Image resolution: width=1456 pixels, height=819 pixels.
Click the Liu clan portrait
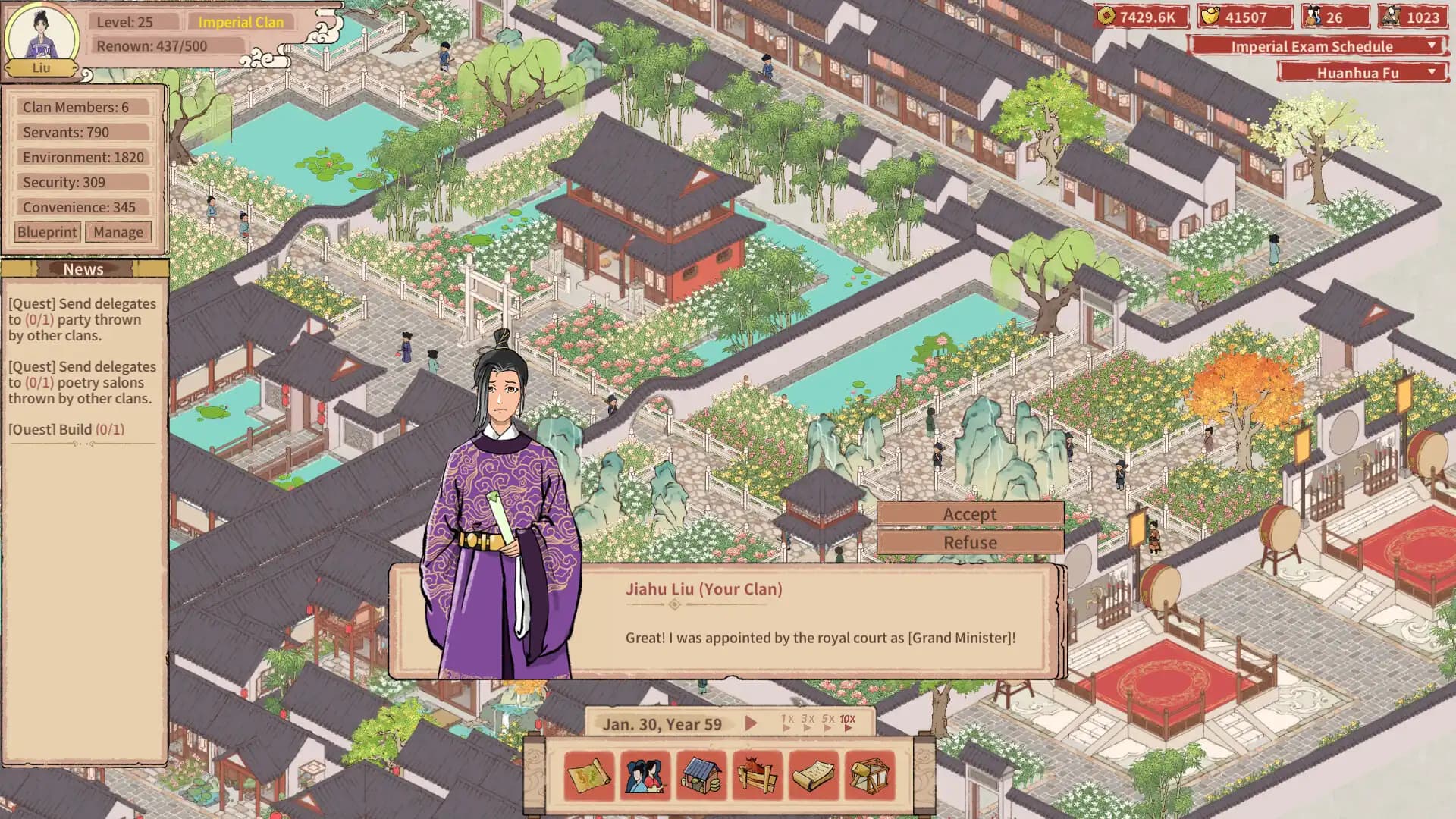coord(42,38)
